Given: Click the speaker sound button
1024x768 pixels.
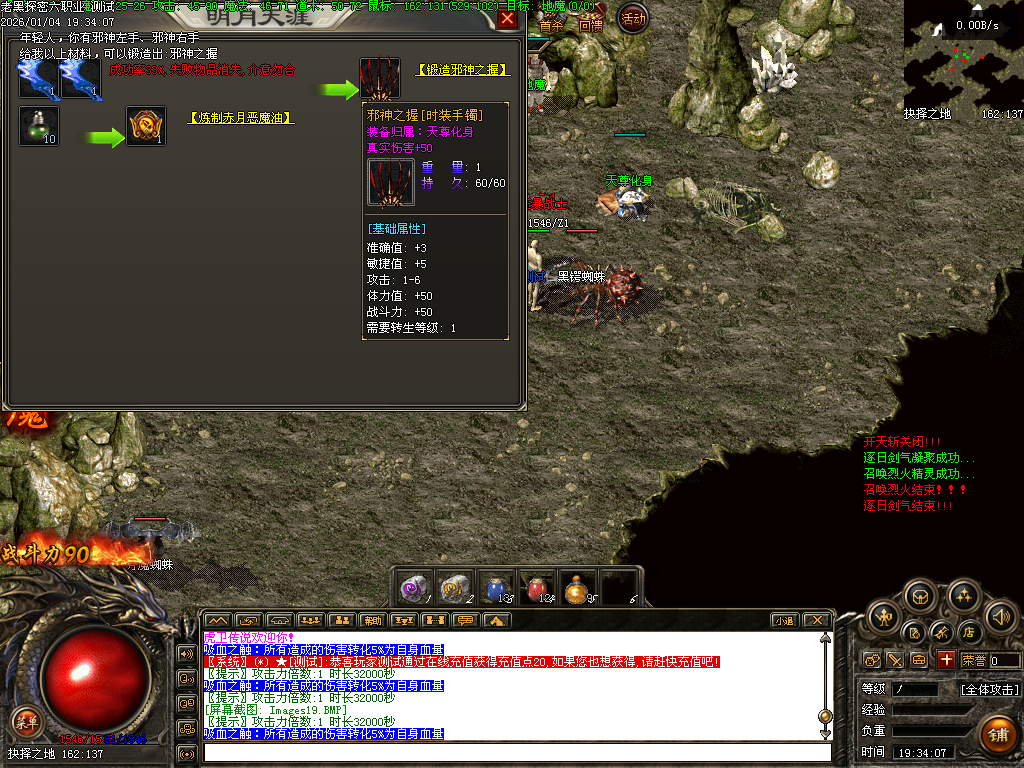Looking at the screenshot, I should tap(1001, 615).
